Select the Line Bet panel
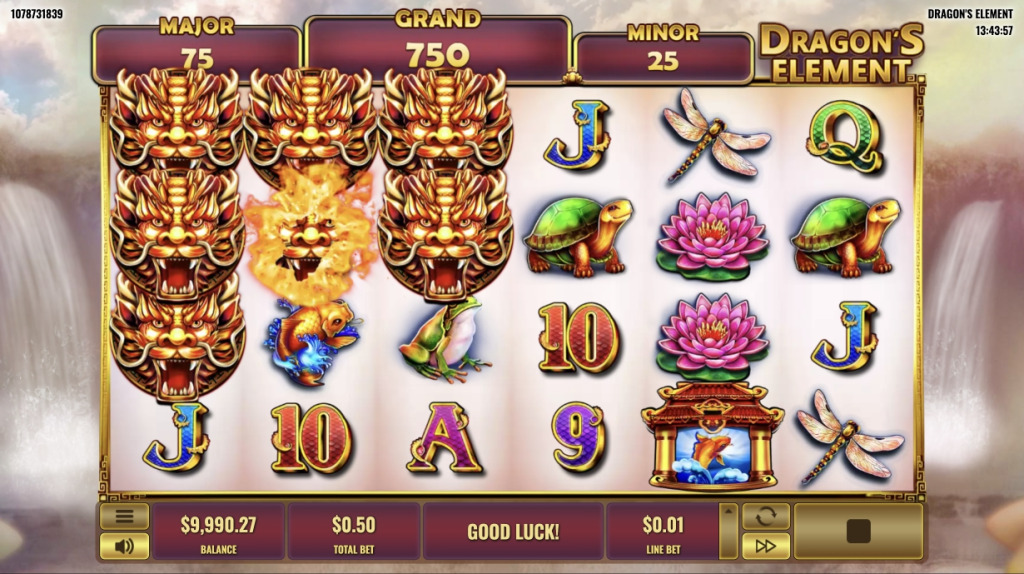1024x574 pixels. [x=662, y=531]
